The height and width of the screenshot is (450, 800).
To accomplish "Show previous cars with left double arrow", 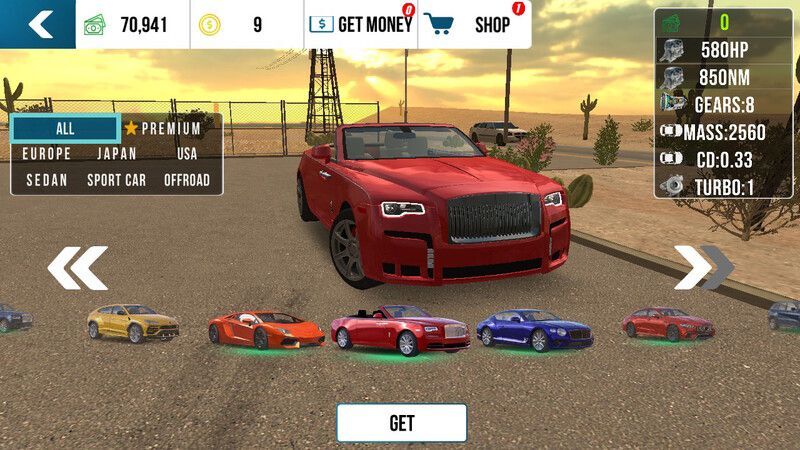I will click(x=78, y=267).
